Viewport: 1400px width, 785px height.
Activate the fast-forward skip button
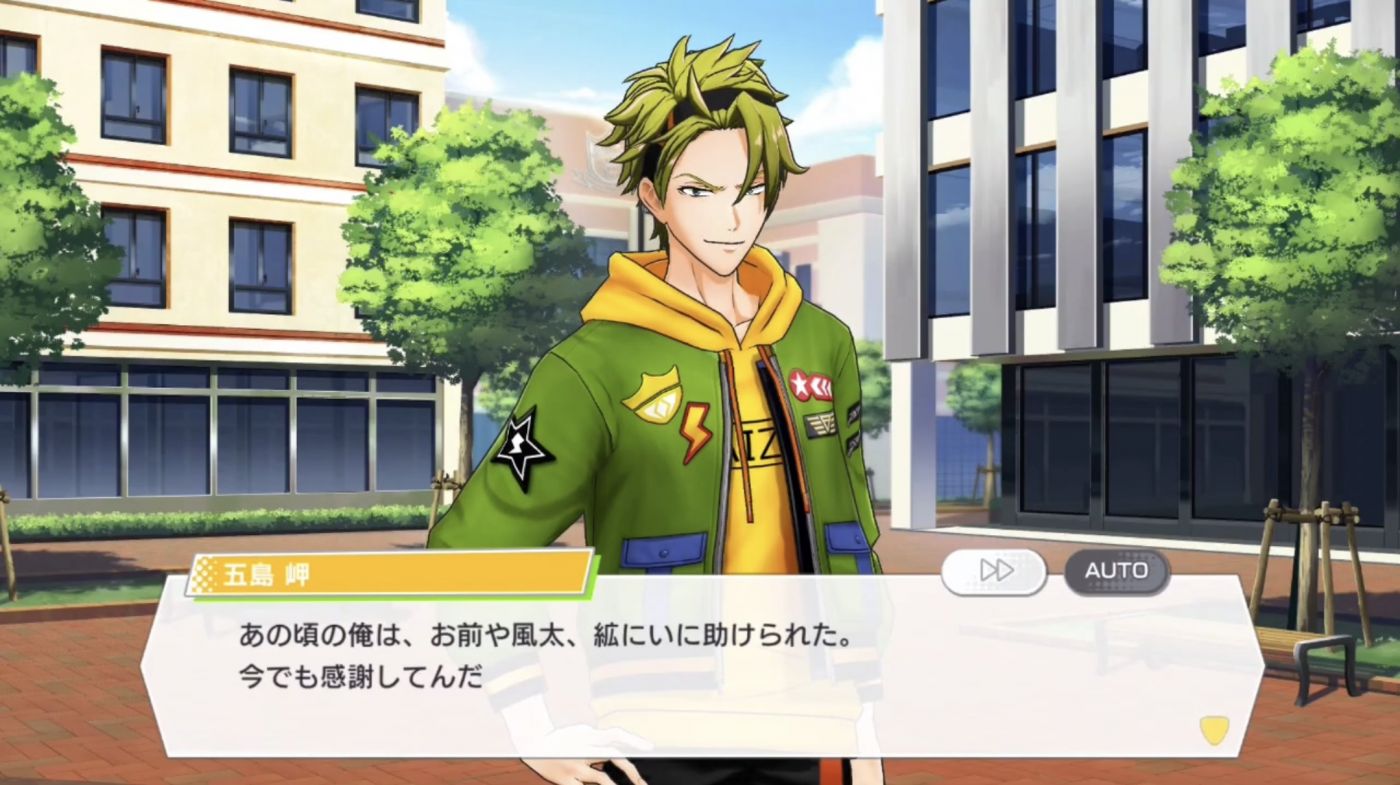[x=994, y=571]
